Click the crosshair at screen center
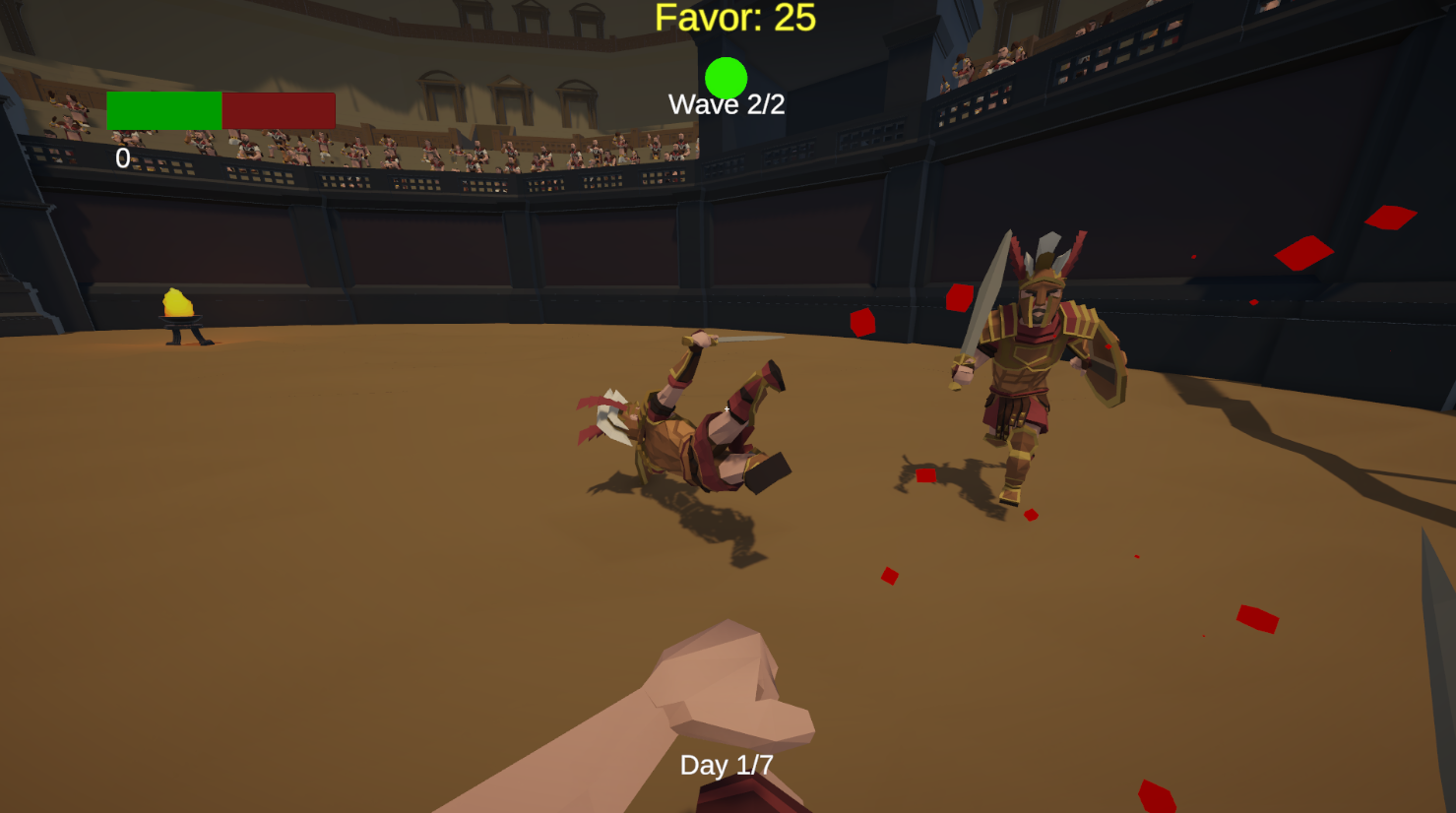Viewport: 1456px width, 813px height. point(727,406)
